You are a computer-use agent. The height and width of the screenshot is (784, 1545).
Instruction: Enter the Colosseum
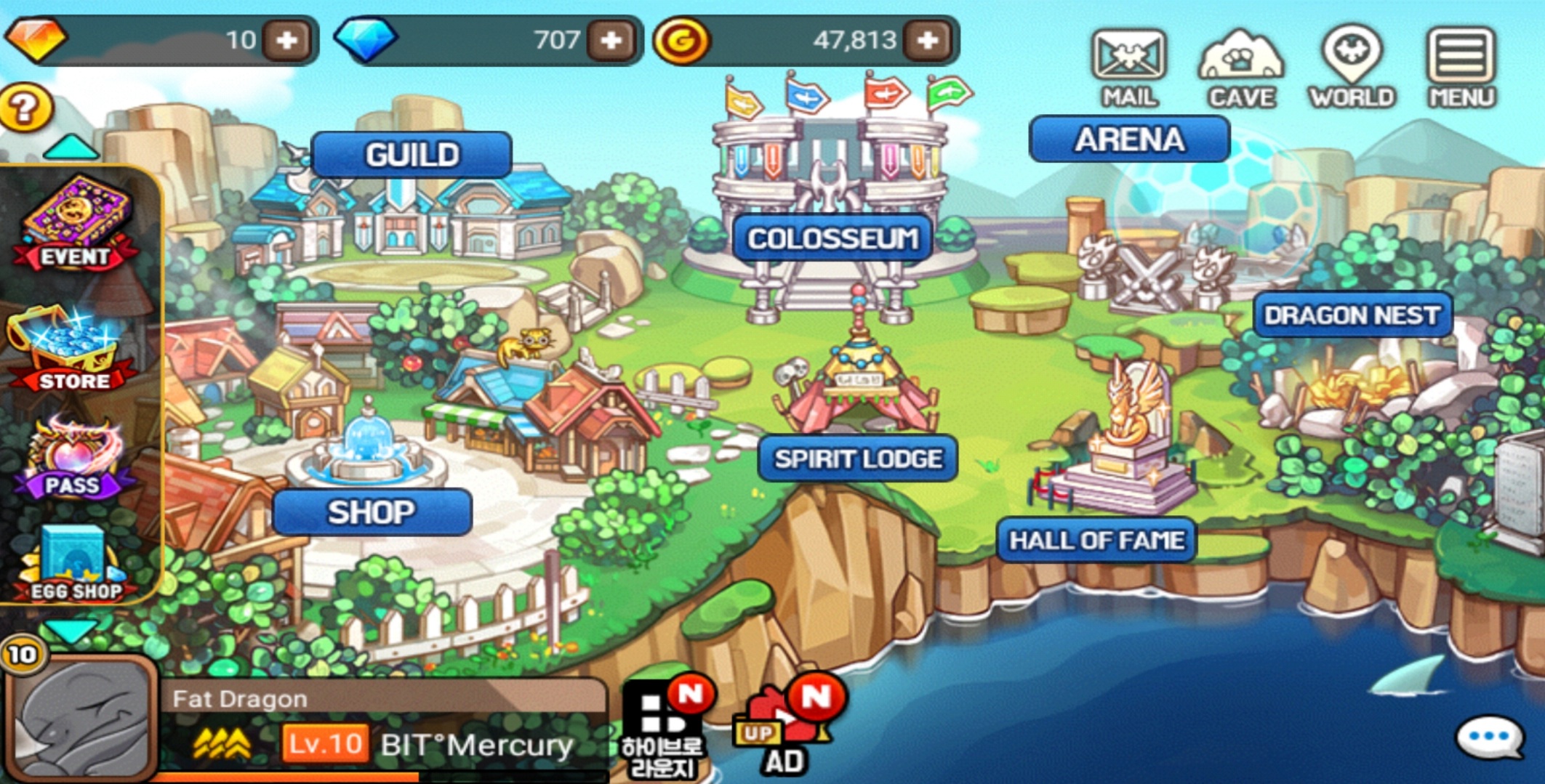coord(832,238)
